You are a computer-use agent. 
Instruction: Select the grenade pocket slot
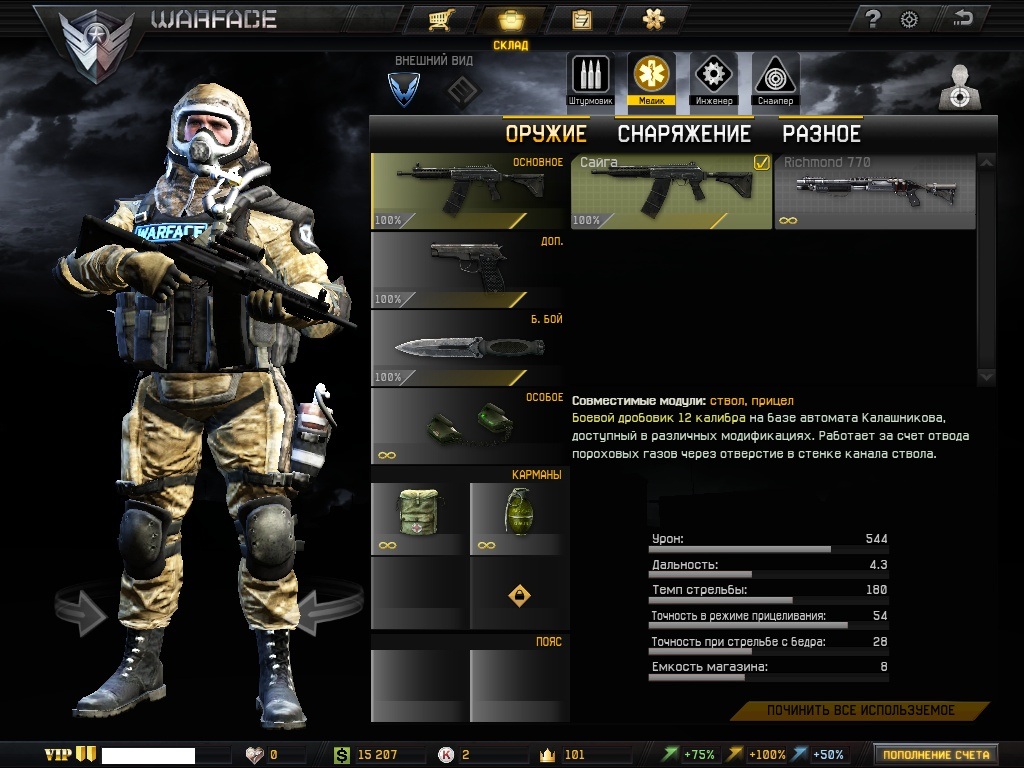coord(519,518)
